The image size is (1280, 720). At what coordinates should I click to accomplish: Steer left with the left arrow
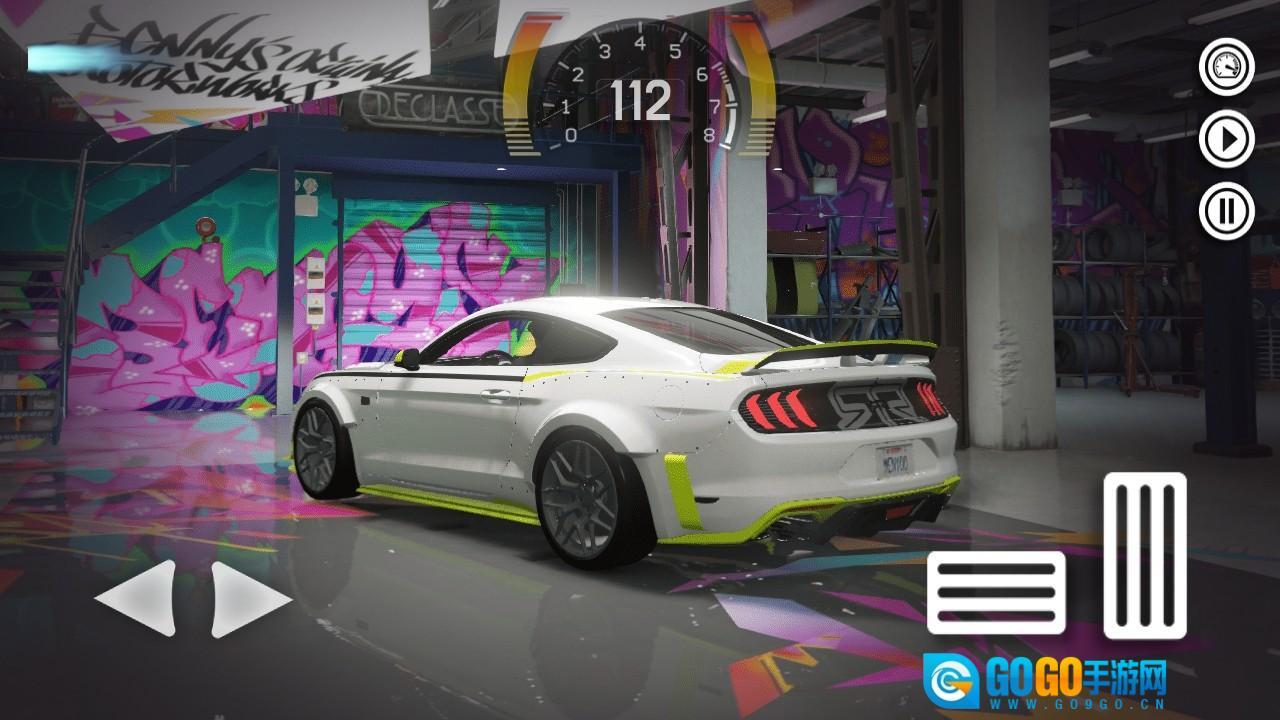(136, 598)
